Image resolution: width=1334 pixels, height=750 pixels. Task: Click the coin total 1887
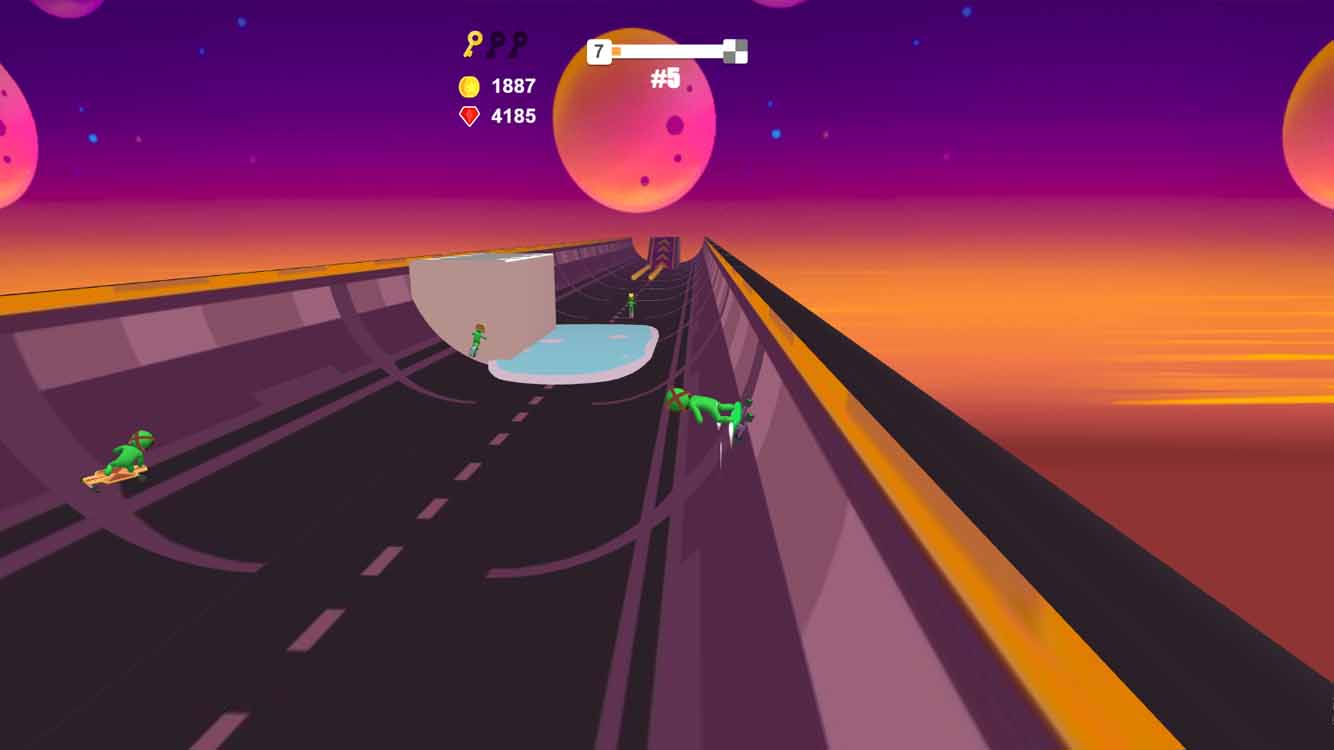pyautogui.click(x=511, y=86)
